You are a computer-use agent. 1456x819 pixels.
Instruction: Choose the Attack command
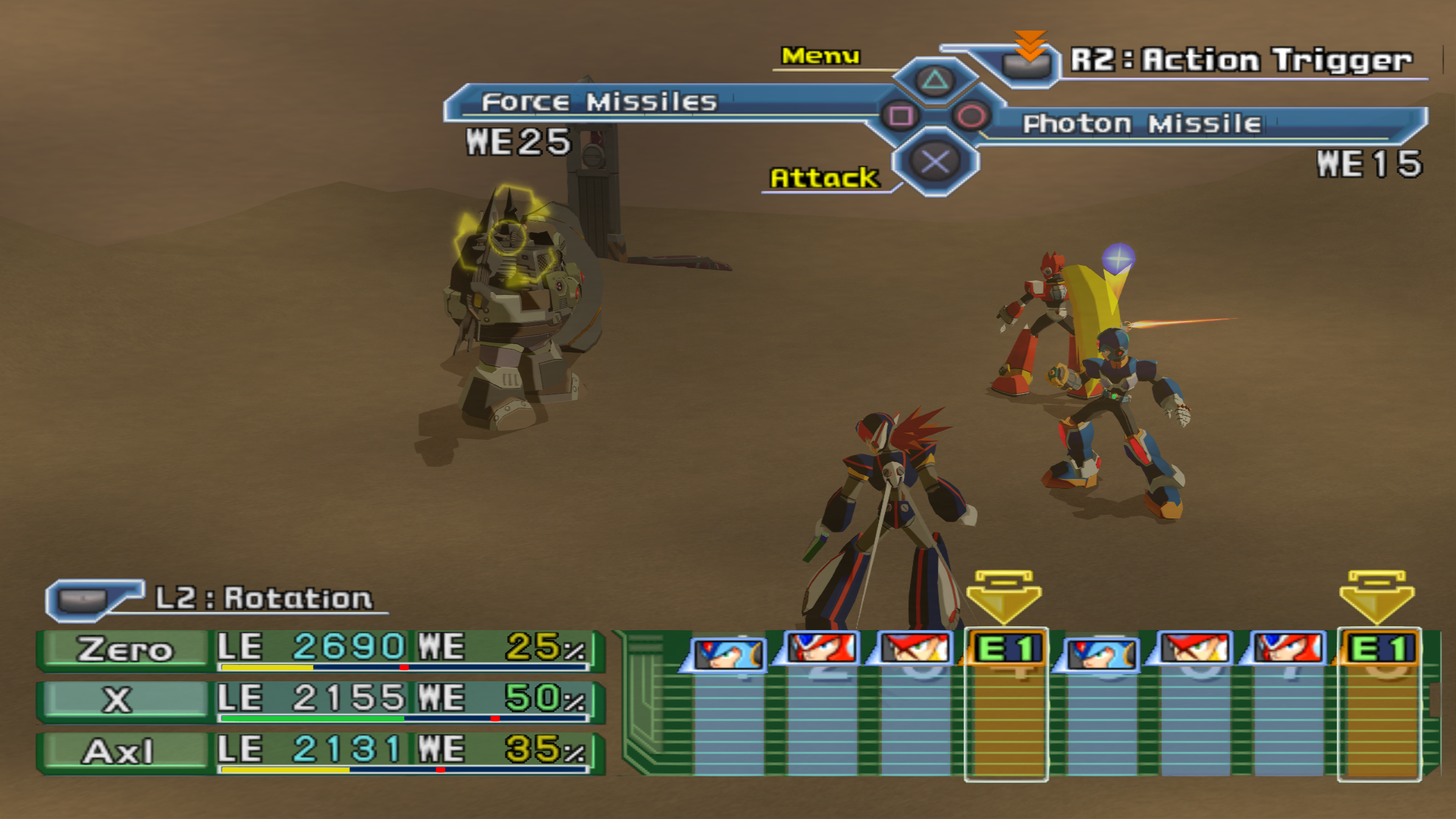click(824, 178)
